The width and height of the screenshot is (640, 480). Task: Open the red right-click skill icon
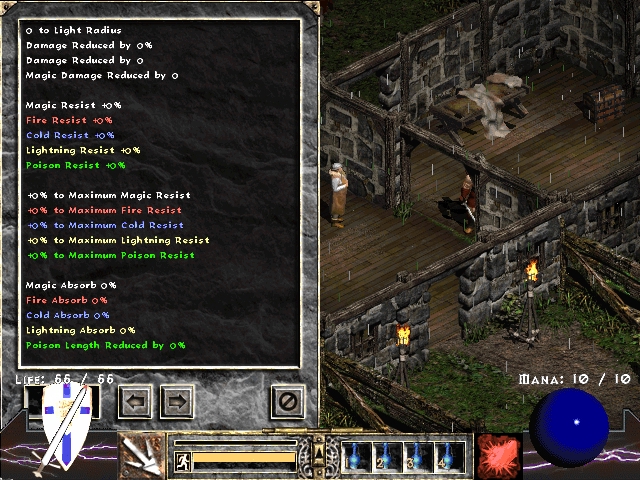498,455
